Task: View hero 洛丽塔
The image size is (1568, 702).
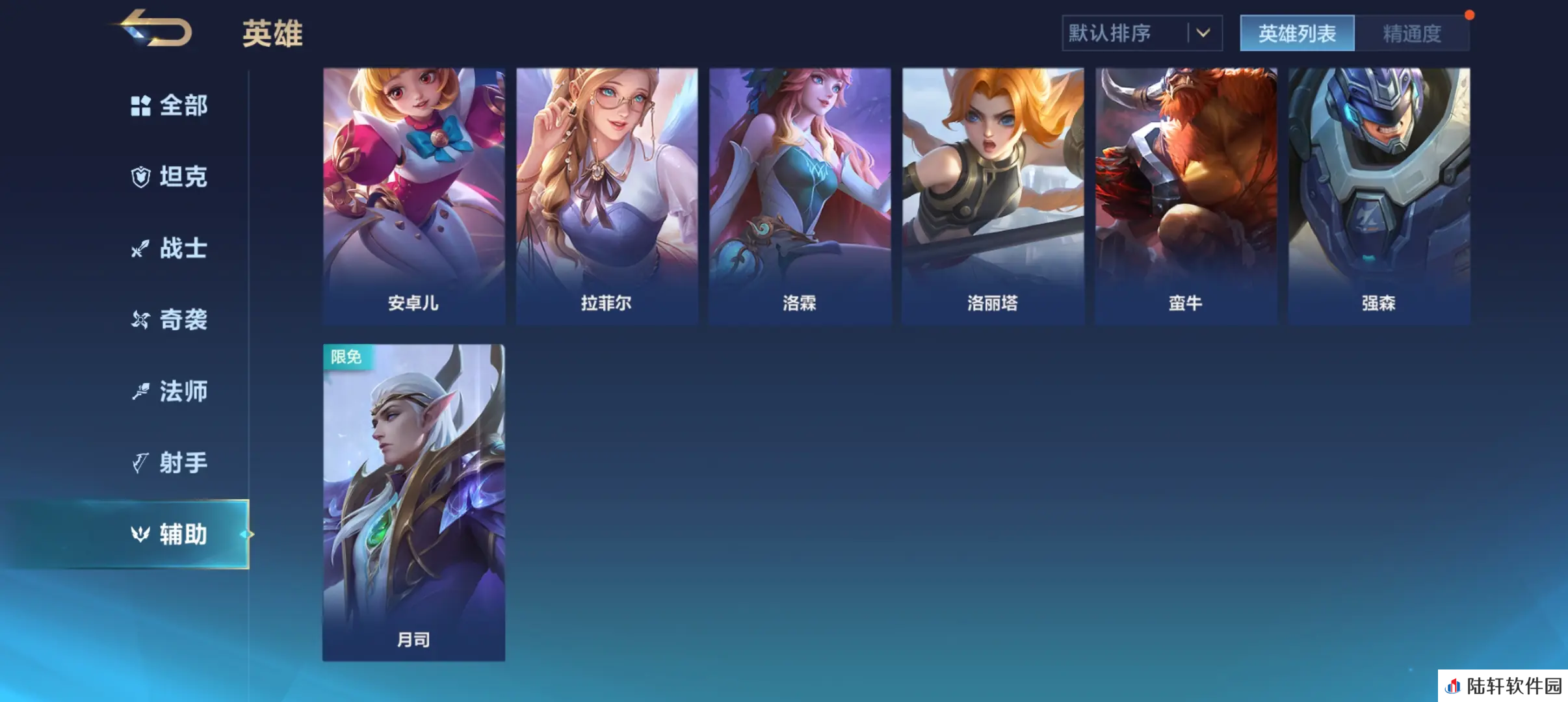Action: pyautogui.click(x=993, y=195)
